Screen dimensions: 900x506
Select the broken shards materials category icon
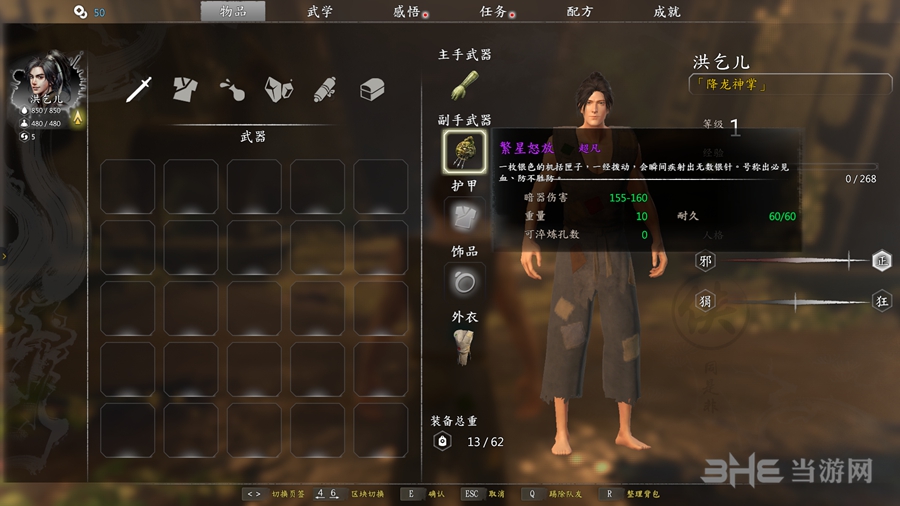(x=278, y=89)
